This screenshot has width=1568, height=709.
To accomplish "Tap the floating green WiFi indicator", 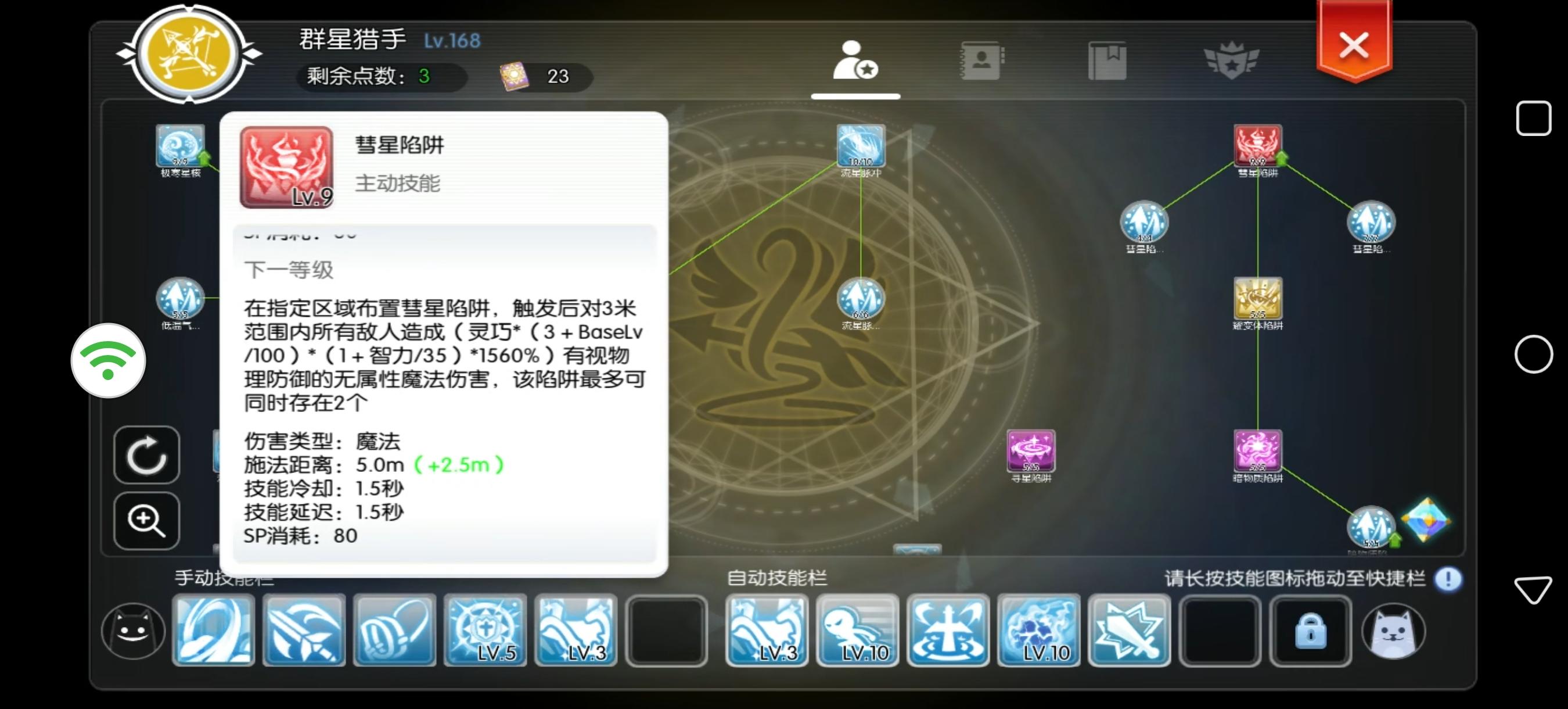I will (109, 360).
